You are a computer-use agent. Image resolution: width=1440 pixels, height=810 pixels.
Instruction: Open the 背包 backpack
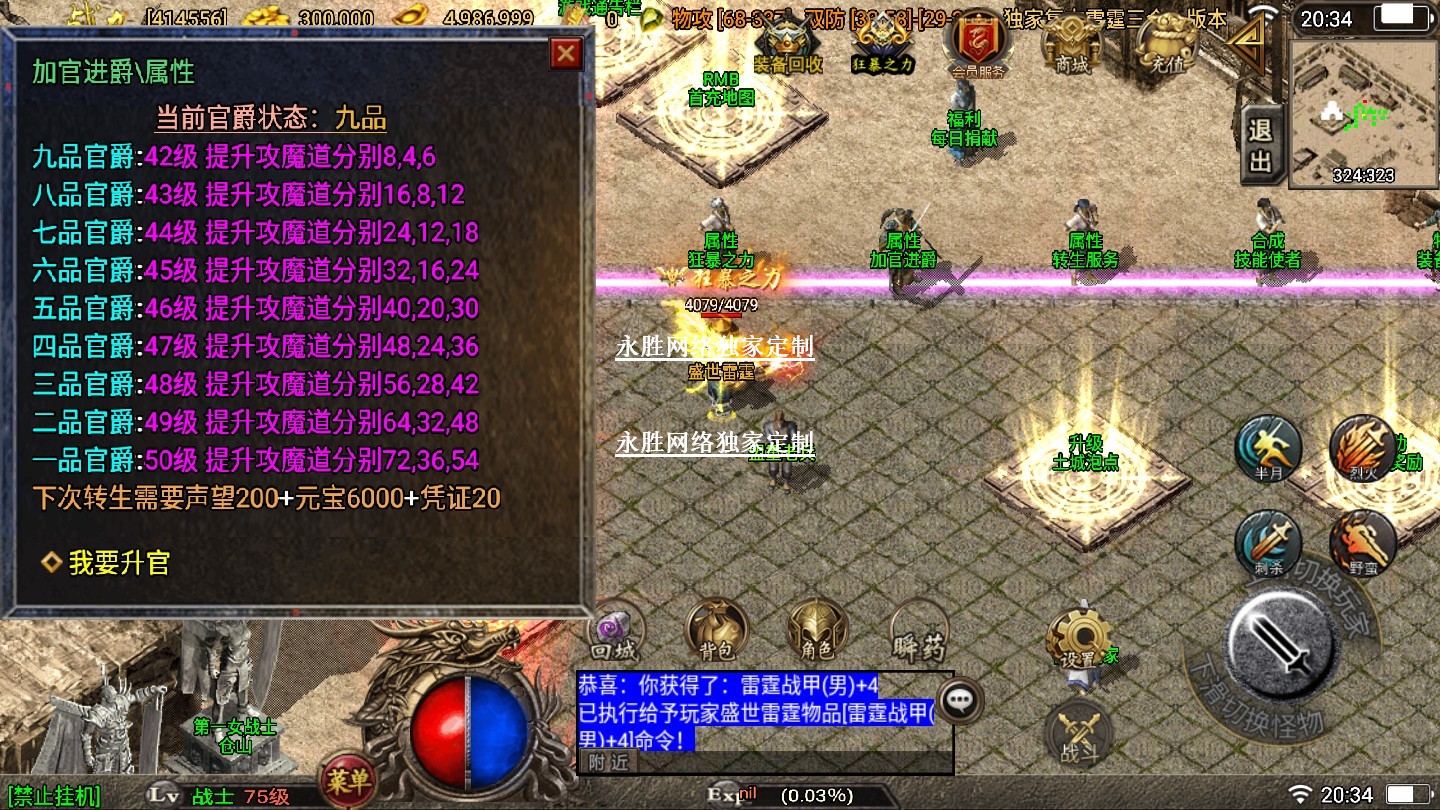point(716,632)
